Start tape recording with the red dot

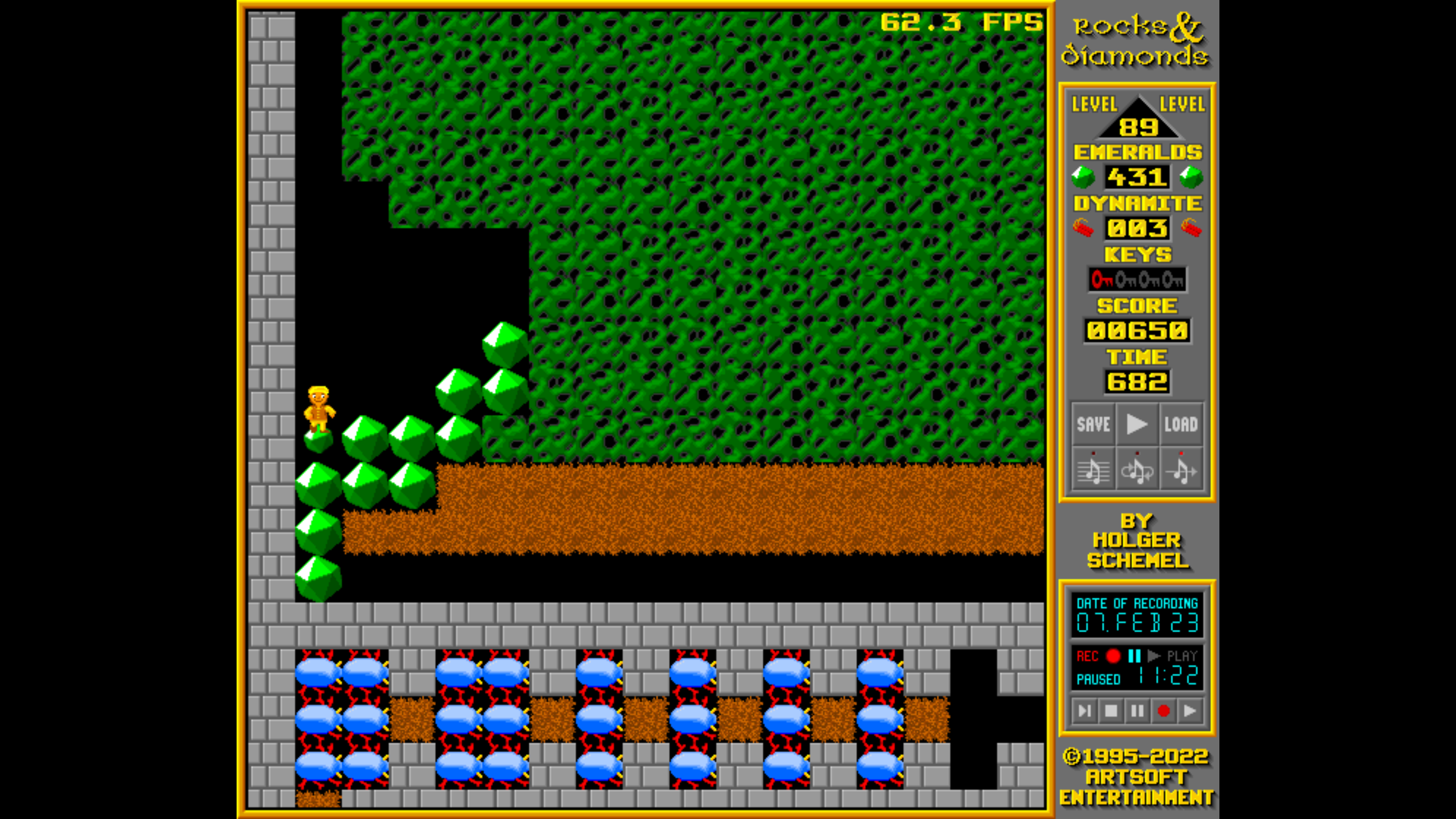1163,711
